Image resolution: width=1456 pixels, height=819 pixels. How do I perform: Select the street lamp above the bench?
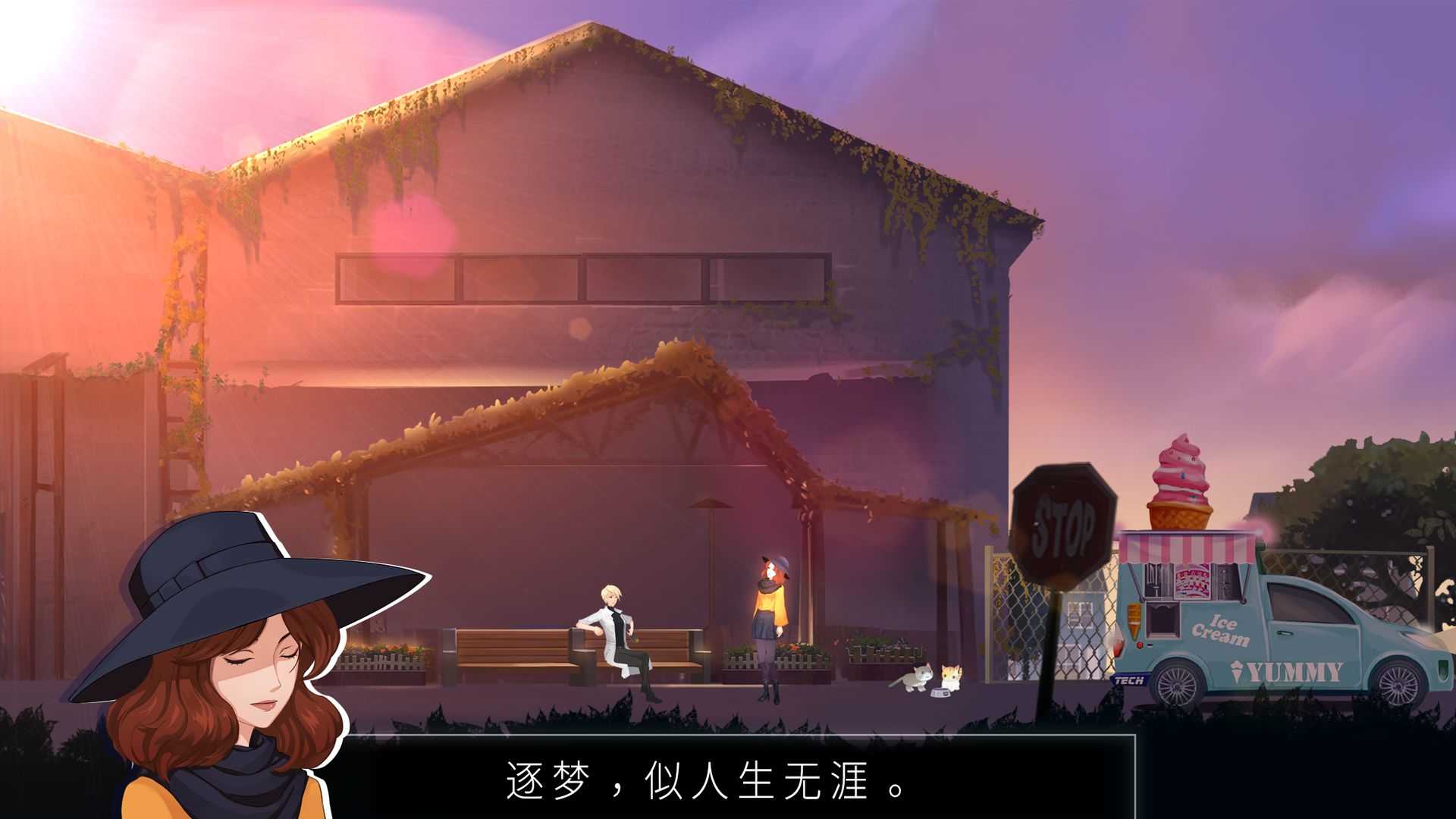pos(709,504)
